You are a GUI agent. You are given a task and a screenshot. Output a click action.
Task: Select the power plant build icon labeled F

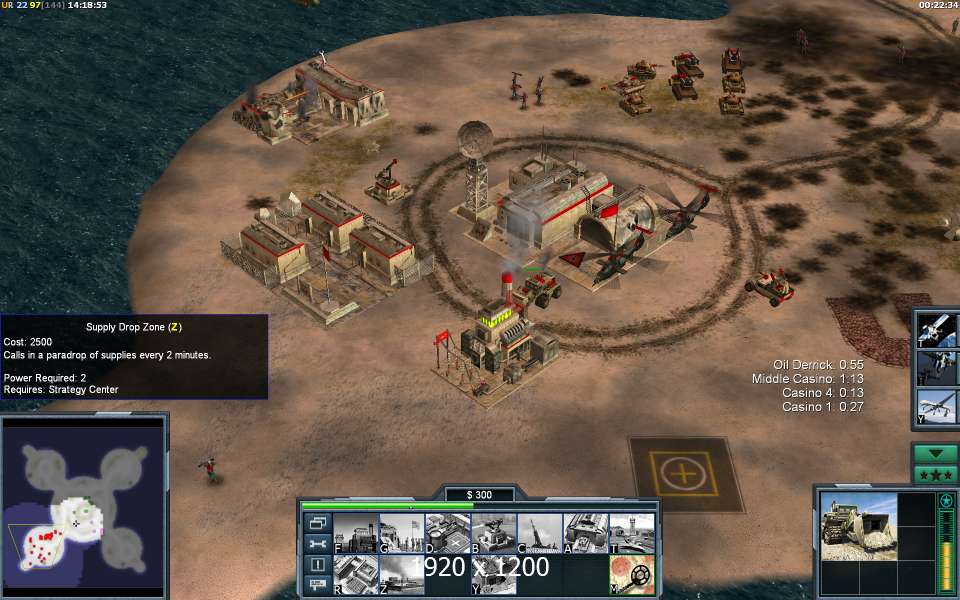[355, 533]
